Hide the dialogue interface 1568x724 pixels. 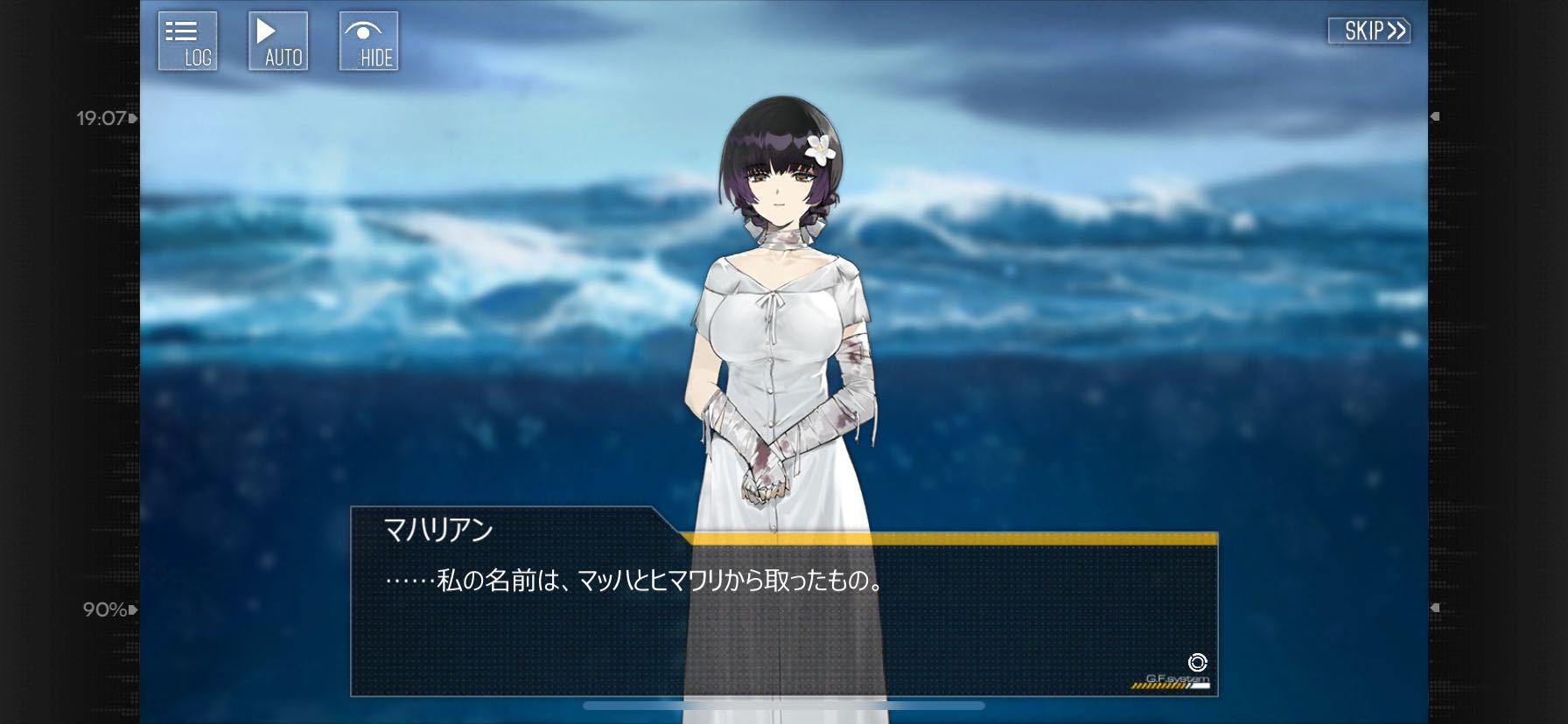368,41
